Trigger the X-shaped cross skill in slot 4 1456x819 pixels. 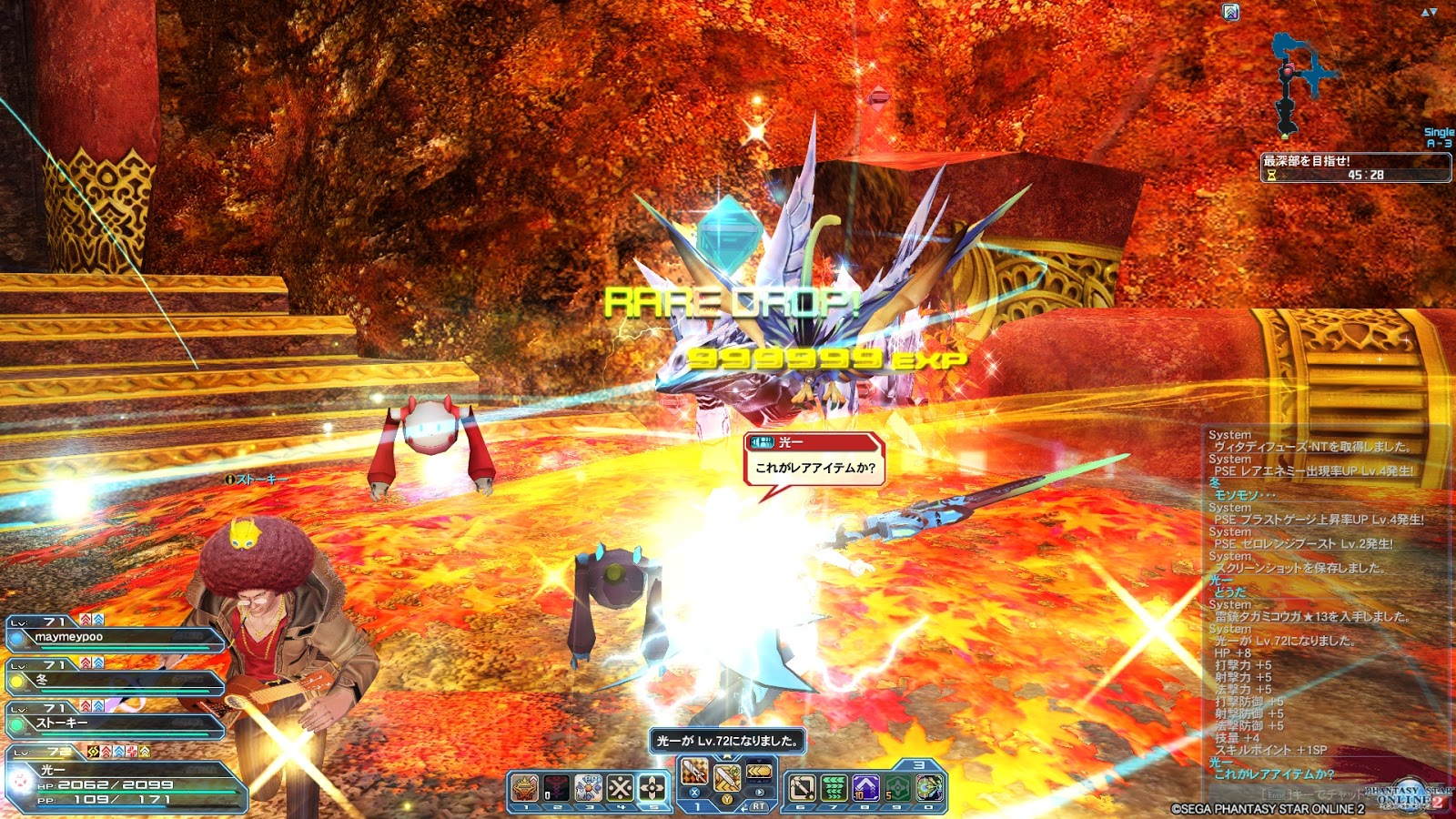coord(621,787)
